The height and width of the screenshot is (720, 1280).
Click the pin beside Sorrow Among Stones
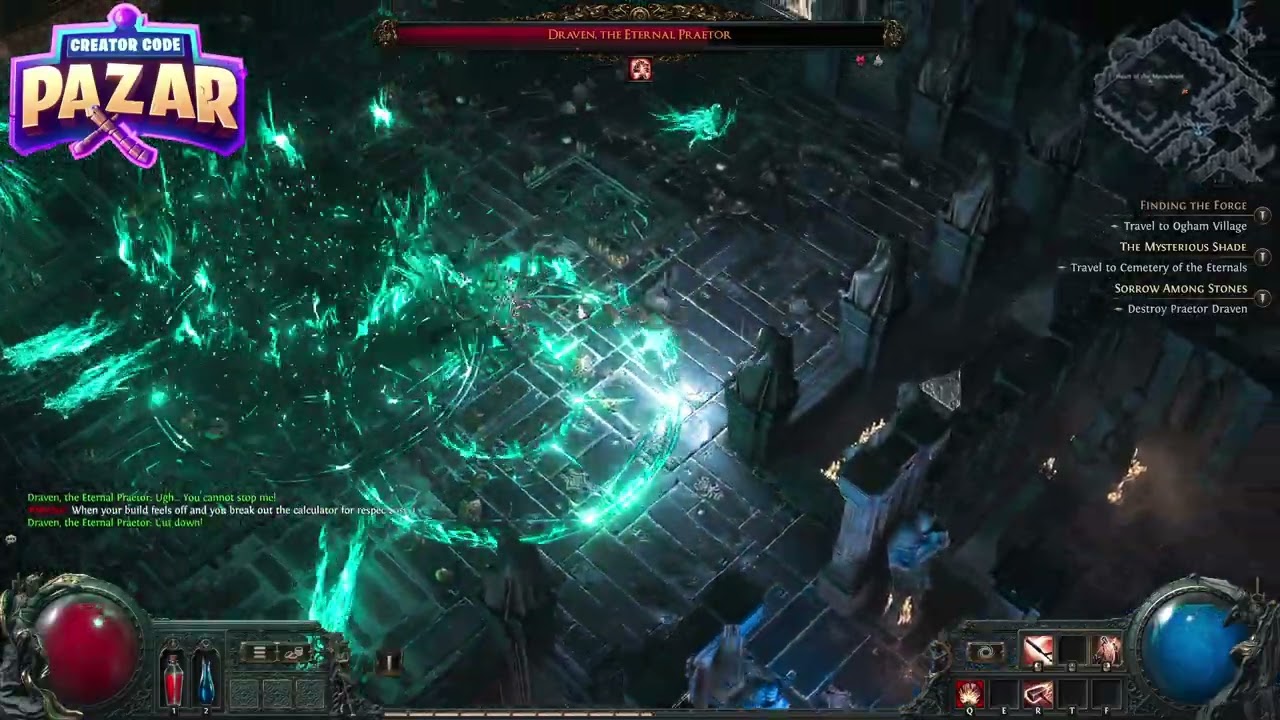coord(1263,298)
